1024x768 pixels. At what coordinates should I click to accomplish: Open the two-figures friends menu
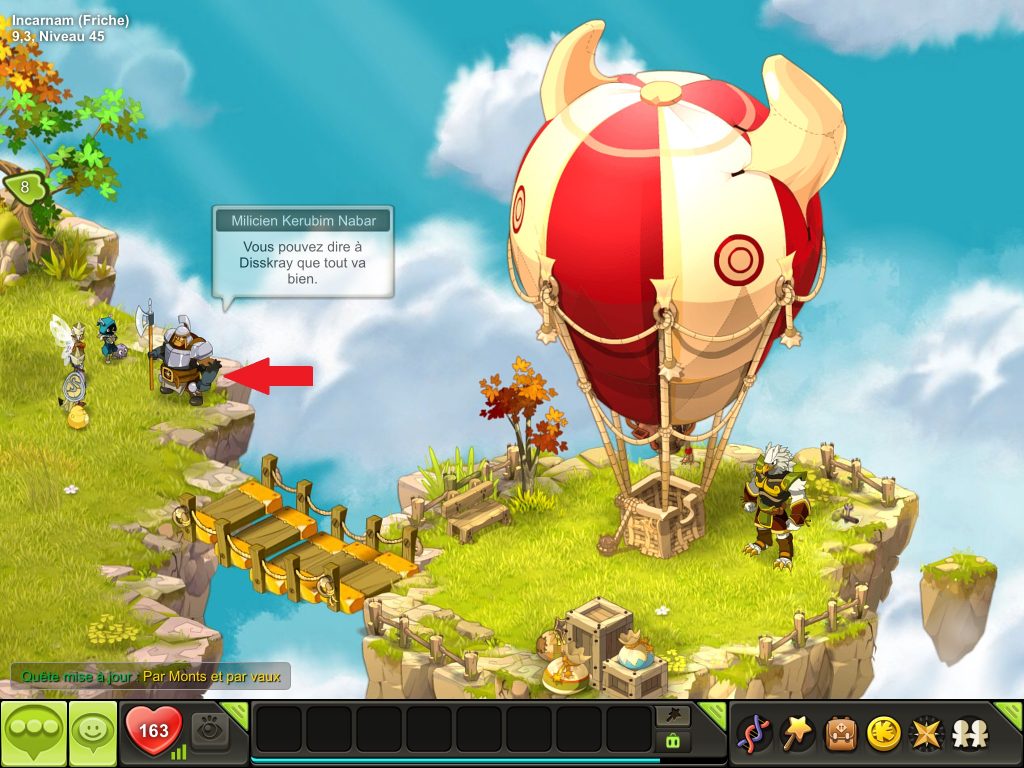(x=968, y=734)
